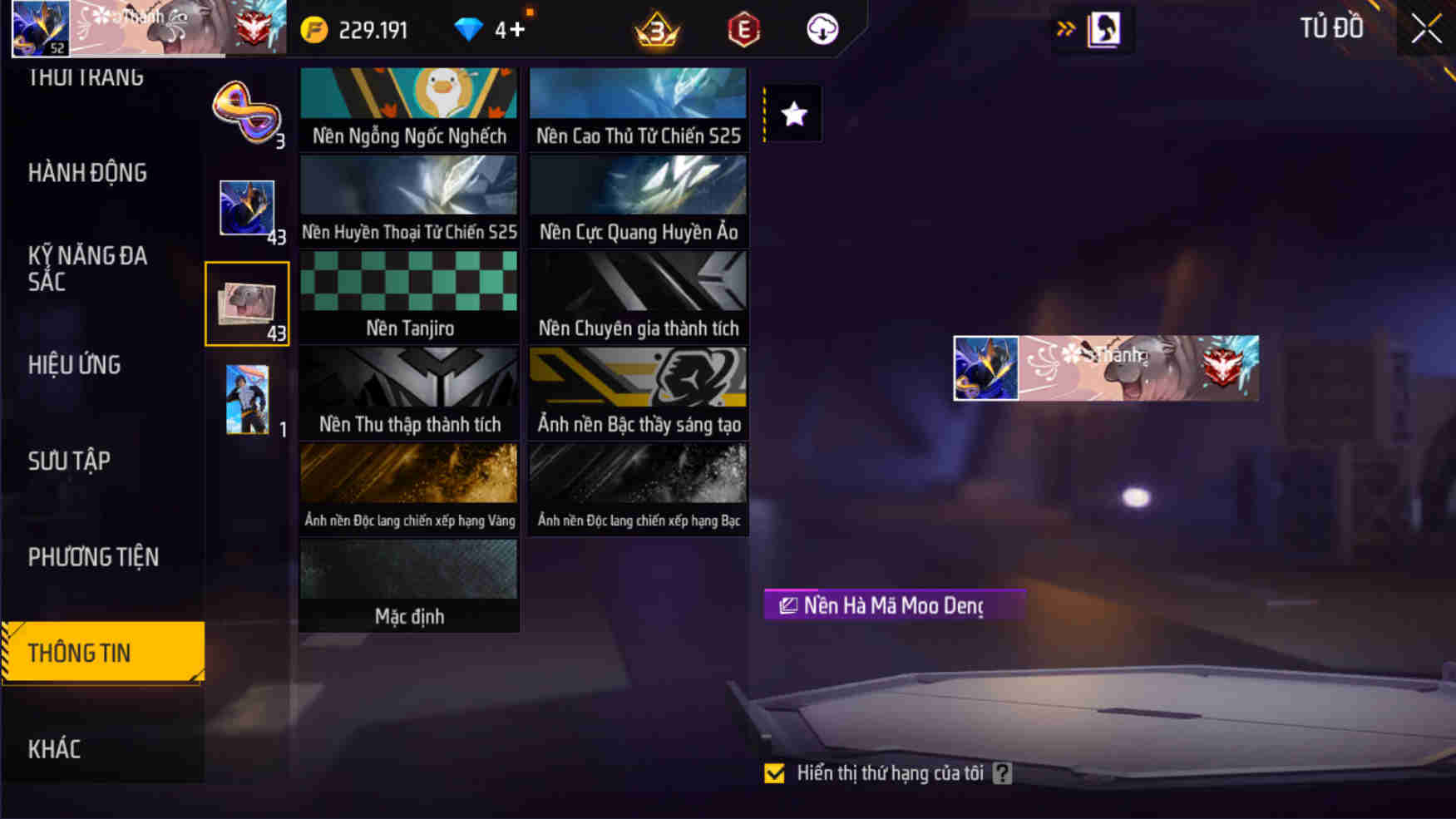This screenshot has width=1456, height=819.
Task: Click the yellow double-arrow collapse control
Action: click(1065, 27)
